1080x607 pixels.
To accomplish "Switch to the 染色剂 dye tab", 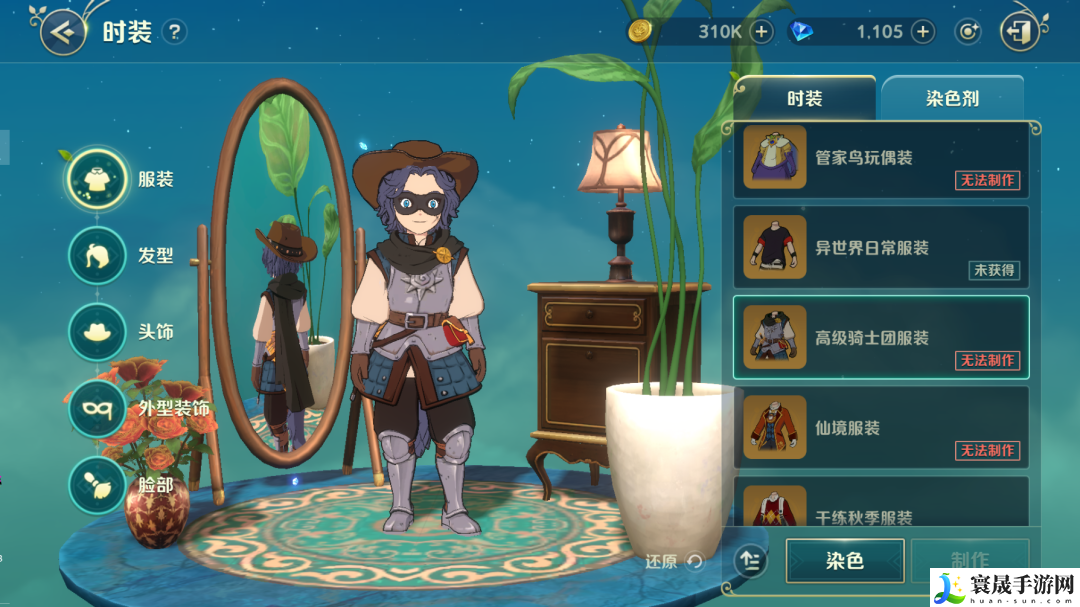I will click(x=951, y=99).
